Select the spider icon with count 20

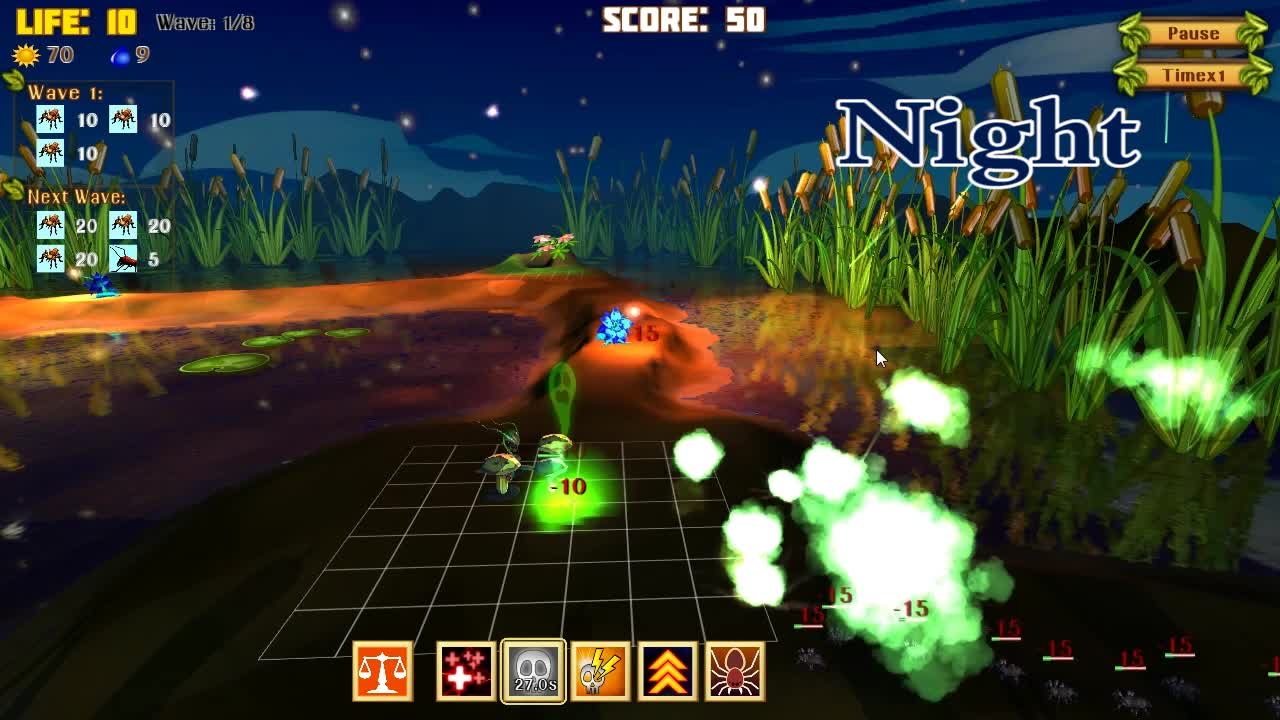click(49, 224)
